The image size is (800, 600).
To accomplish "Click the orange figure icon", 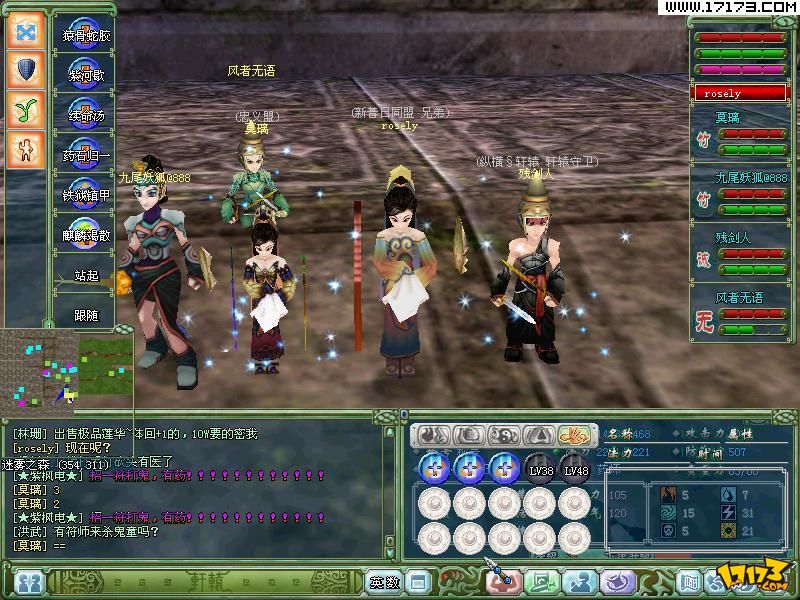I will 25,149.
